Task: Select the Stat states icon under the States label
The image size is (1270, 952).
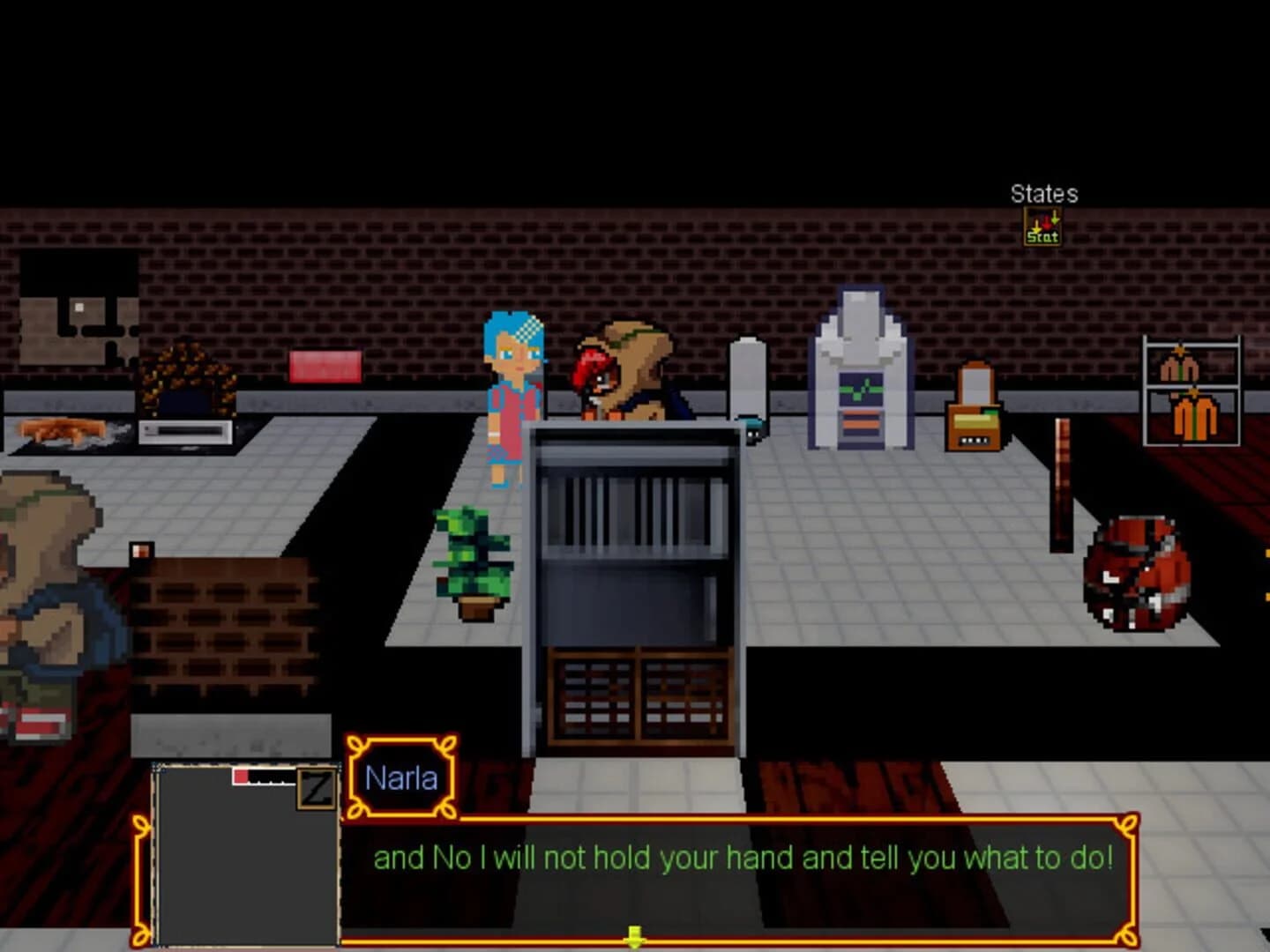Action: click(x=1043, y=227)
